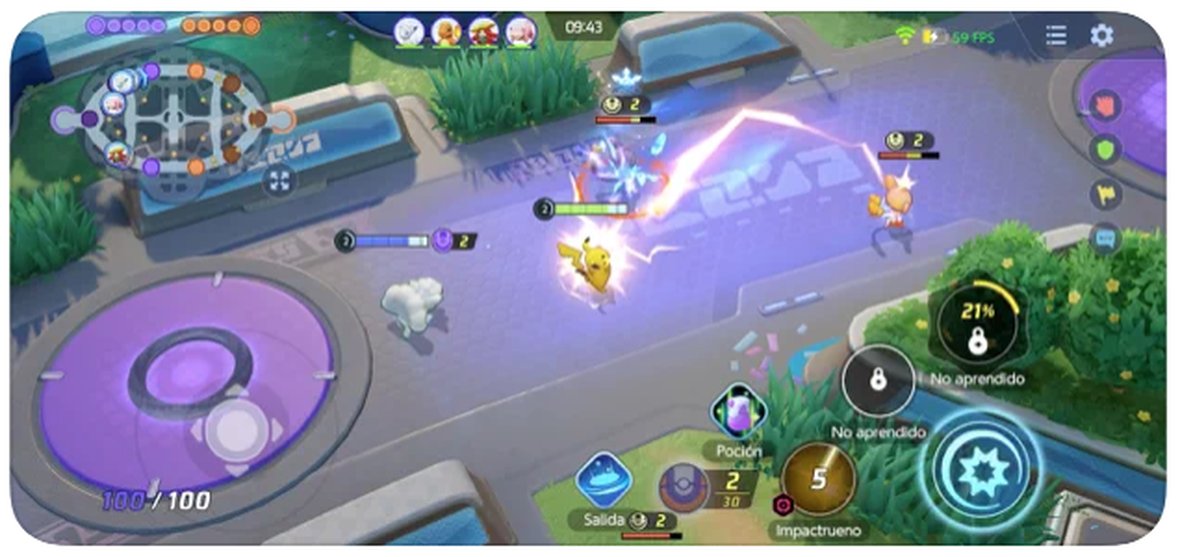The height and width of the screenshot is (557, 1180).
Task: Use the Poción battle item
Action: click(738, 412)
